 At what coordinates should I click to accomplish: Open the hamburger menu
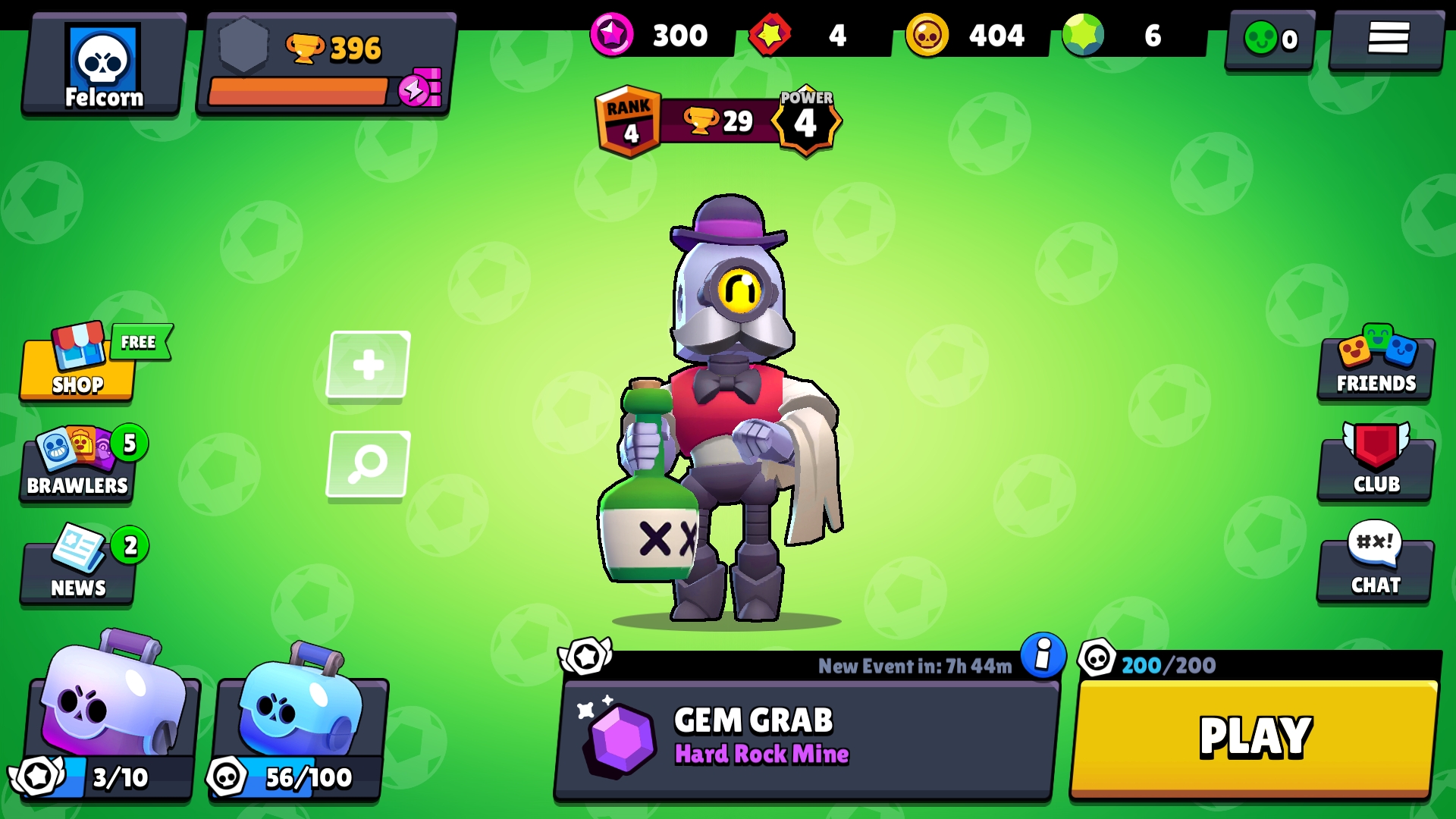tap(1387, 39)
